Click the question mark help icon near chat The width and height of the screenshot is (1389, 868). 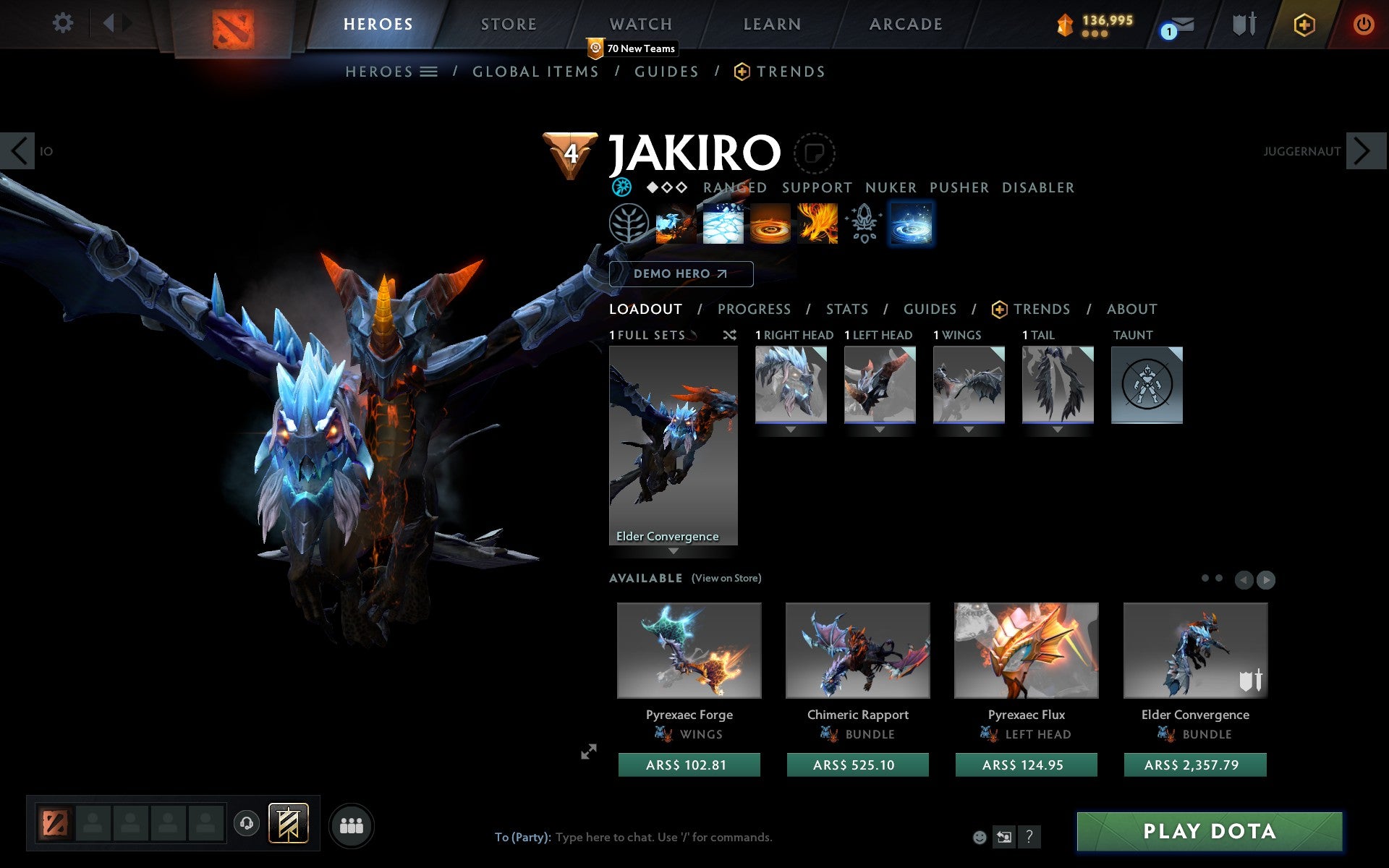[x=1030, y=835]
